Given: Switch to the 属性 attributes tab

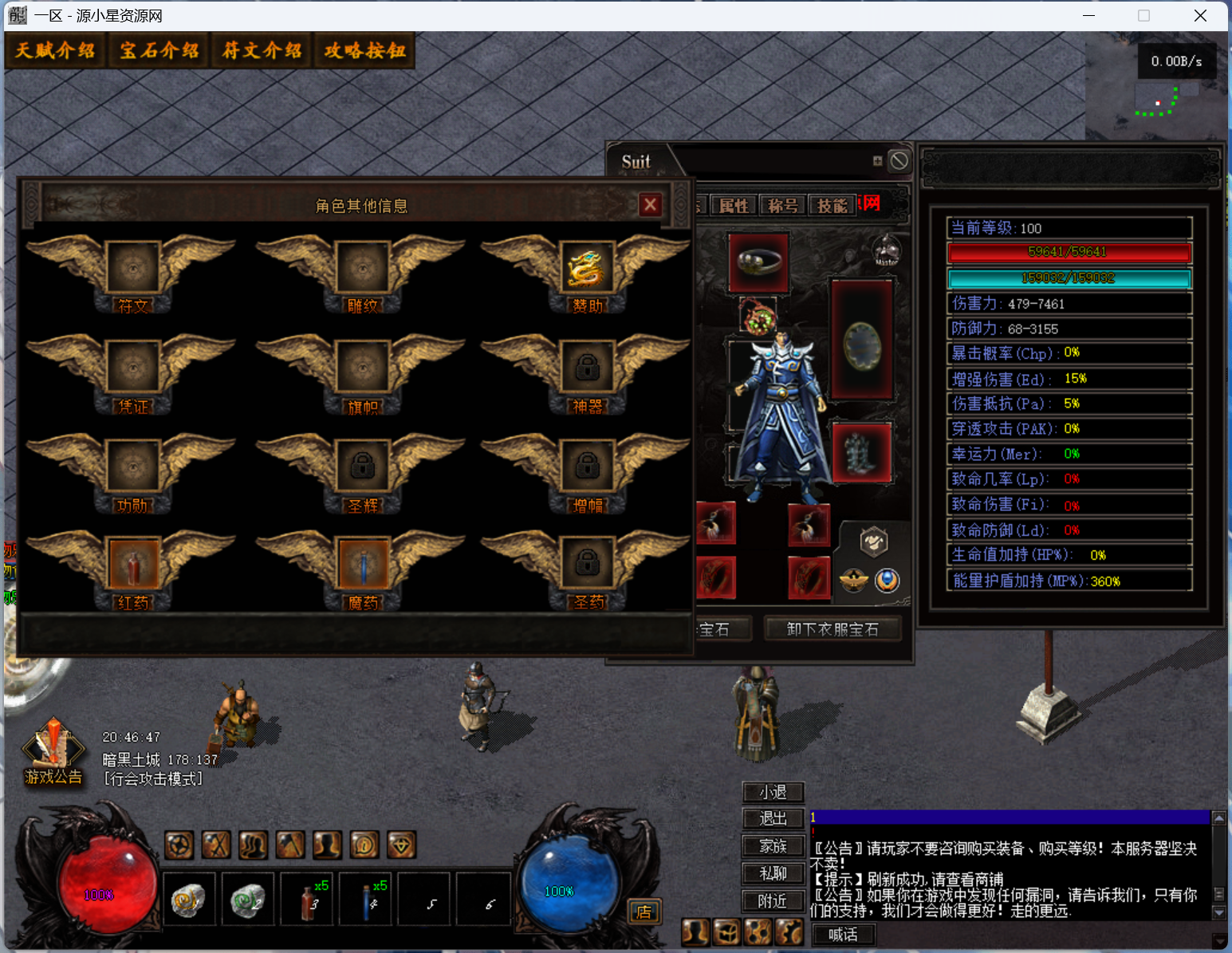Looking at the screenshot, I should (x=734, y=206).
